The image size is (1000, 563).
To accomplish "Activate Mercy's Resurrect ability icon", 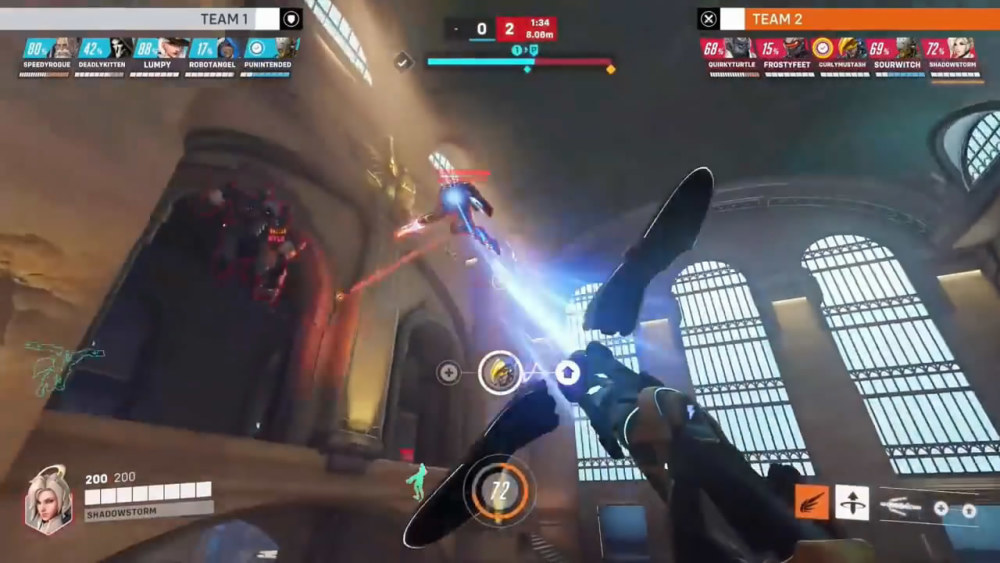I will coord(852,502).
